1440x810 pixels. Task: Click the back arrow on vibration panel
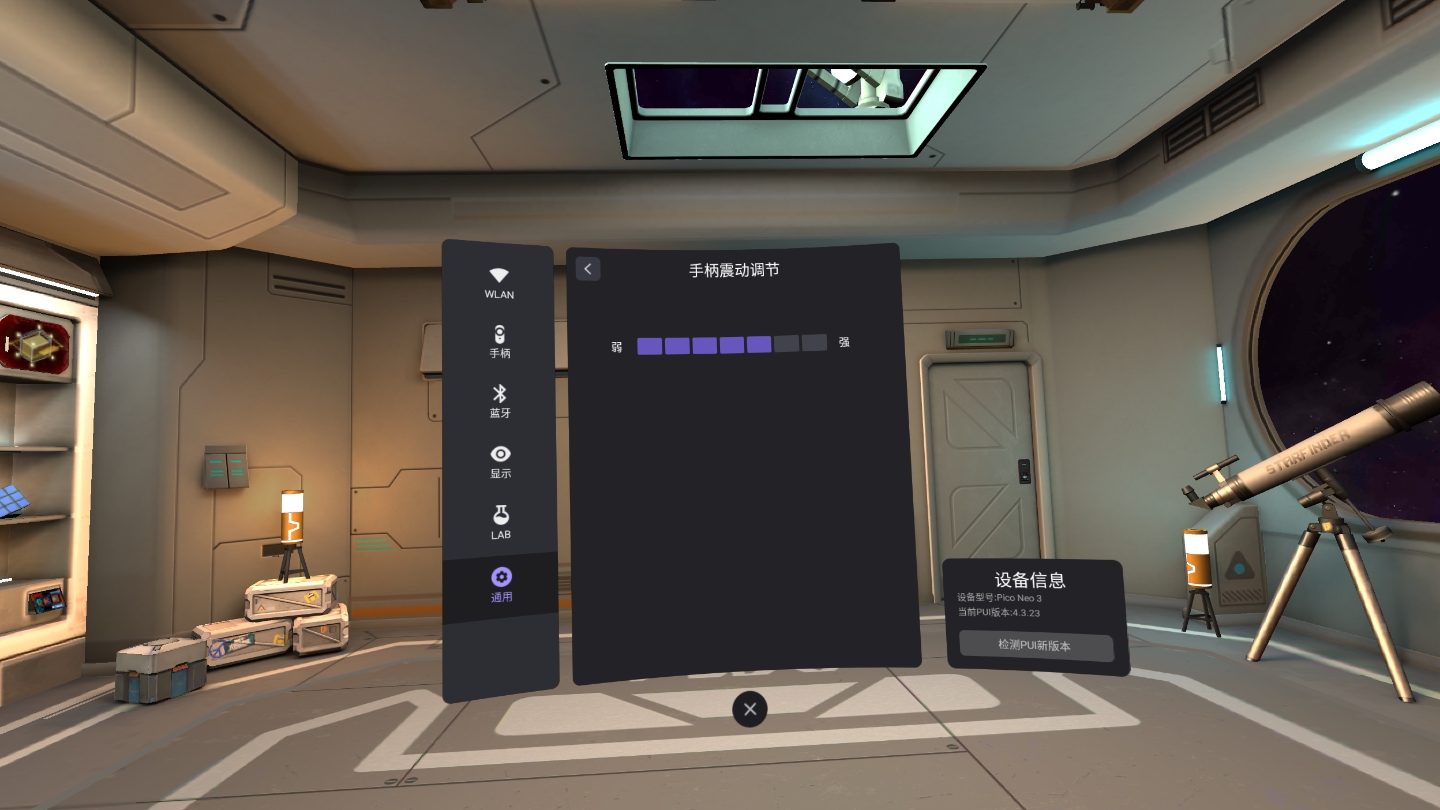(x=588, y=269)
